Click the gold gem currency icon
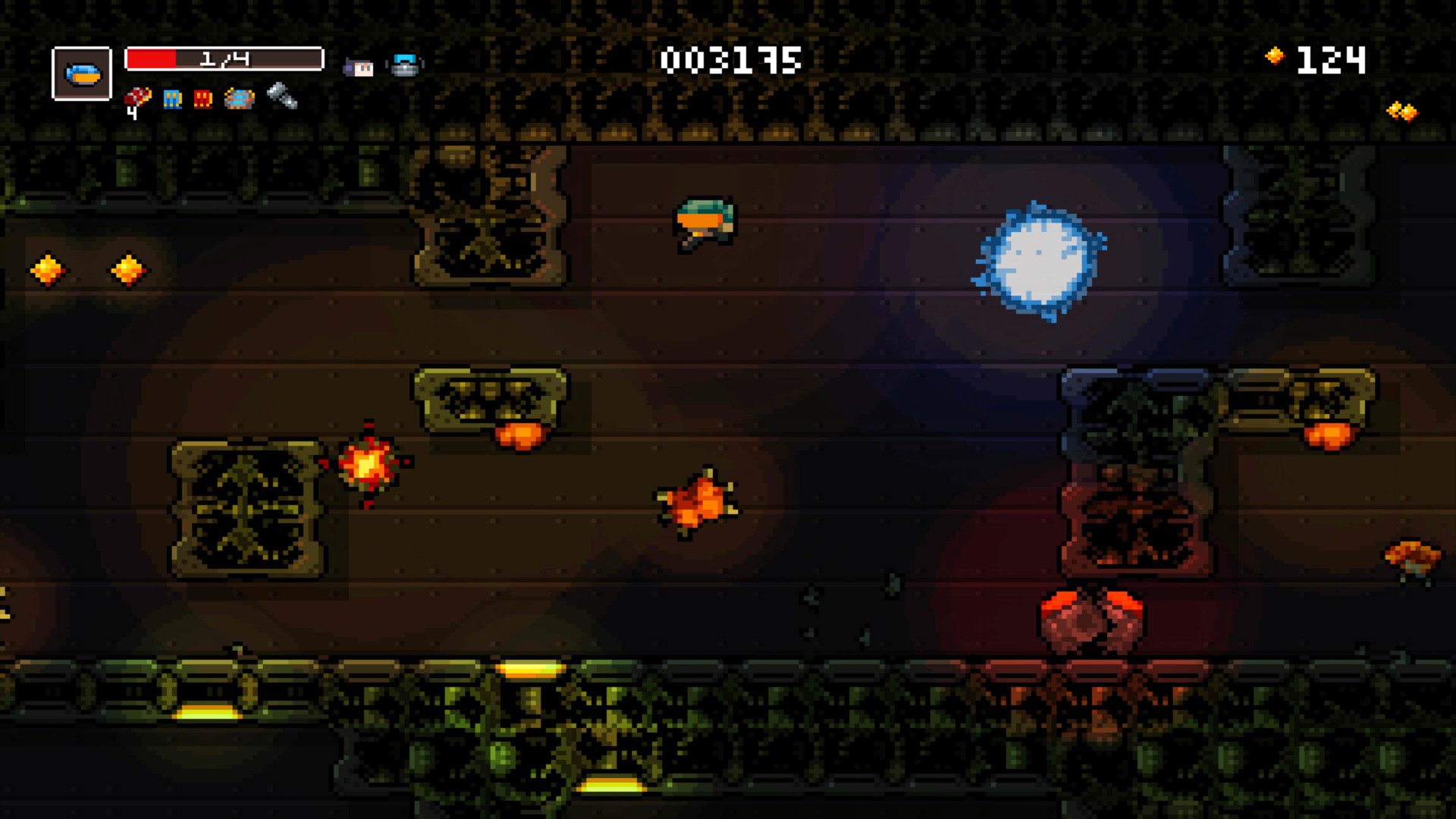The width and height of the screenshot is (1456, 819). click(1275, 56)
